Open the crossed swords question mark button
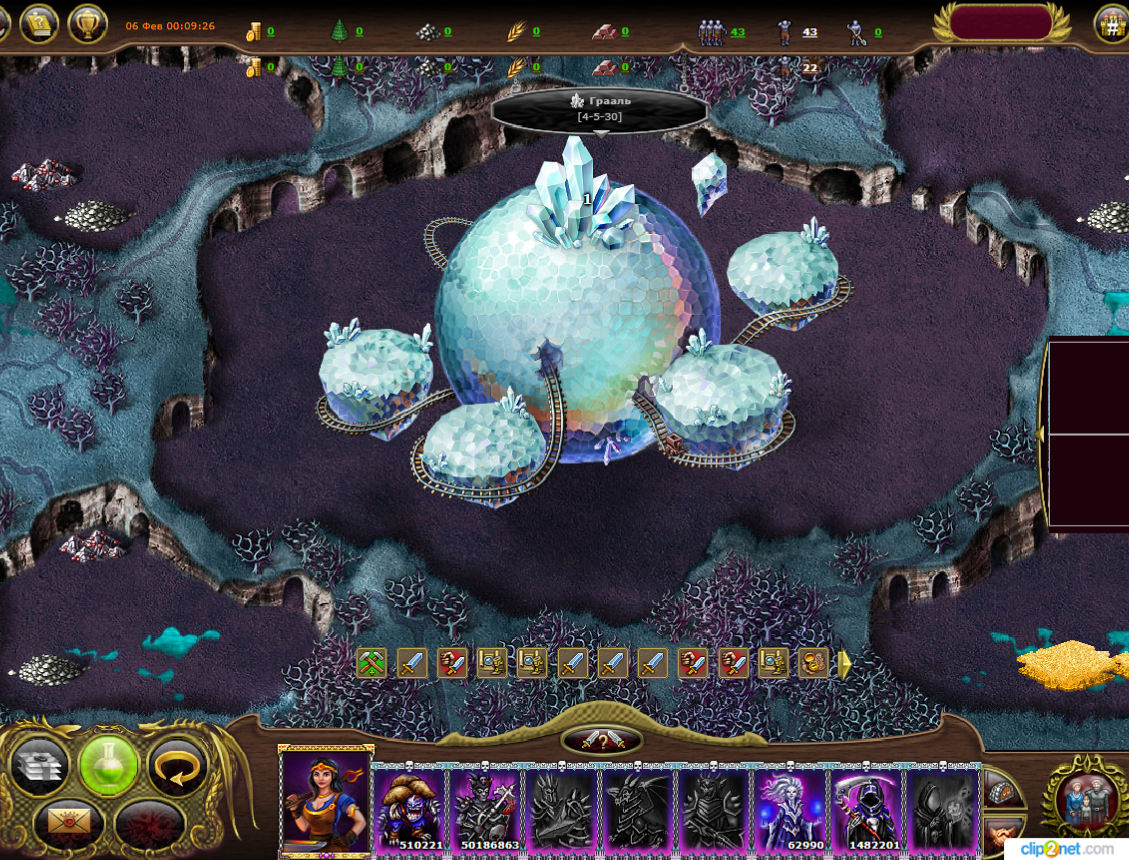Image resolution: width=1129 pixels, height=860 pixels. [602, 741]
